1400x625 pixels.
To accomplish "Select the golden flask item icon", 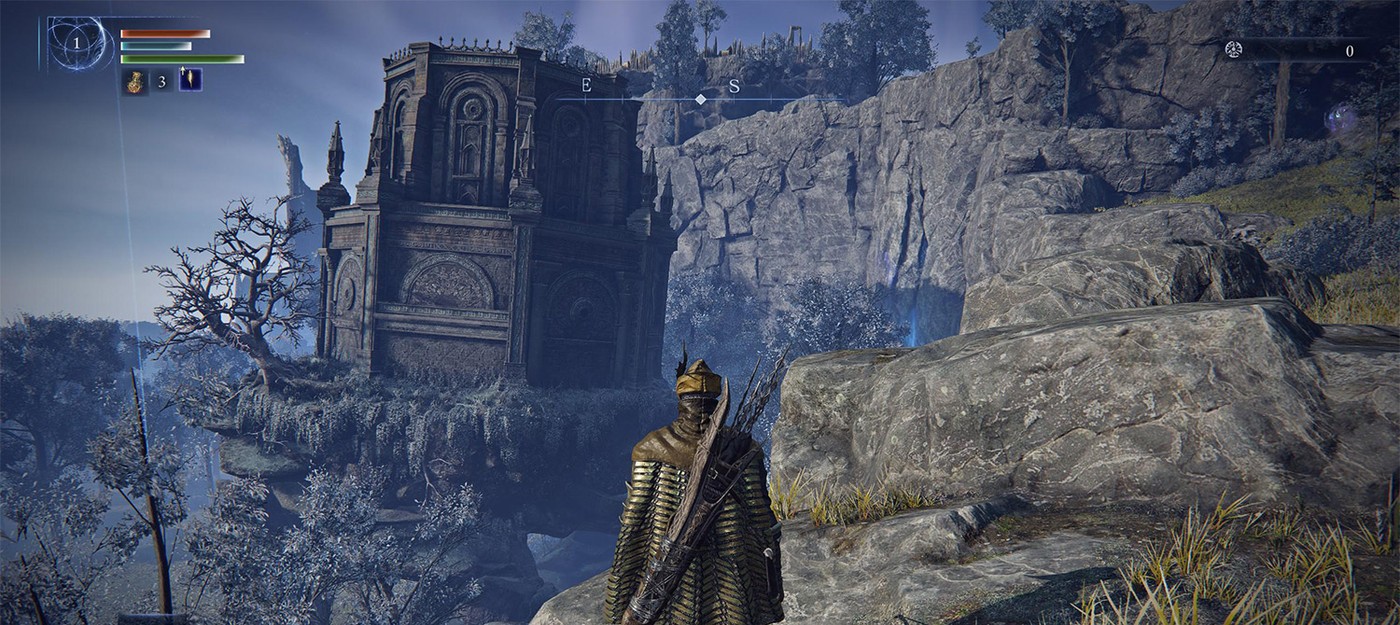I will (x=134, y=81).
